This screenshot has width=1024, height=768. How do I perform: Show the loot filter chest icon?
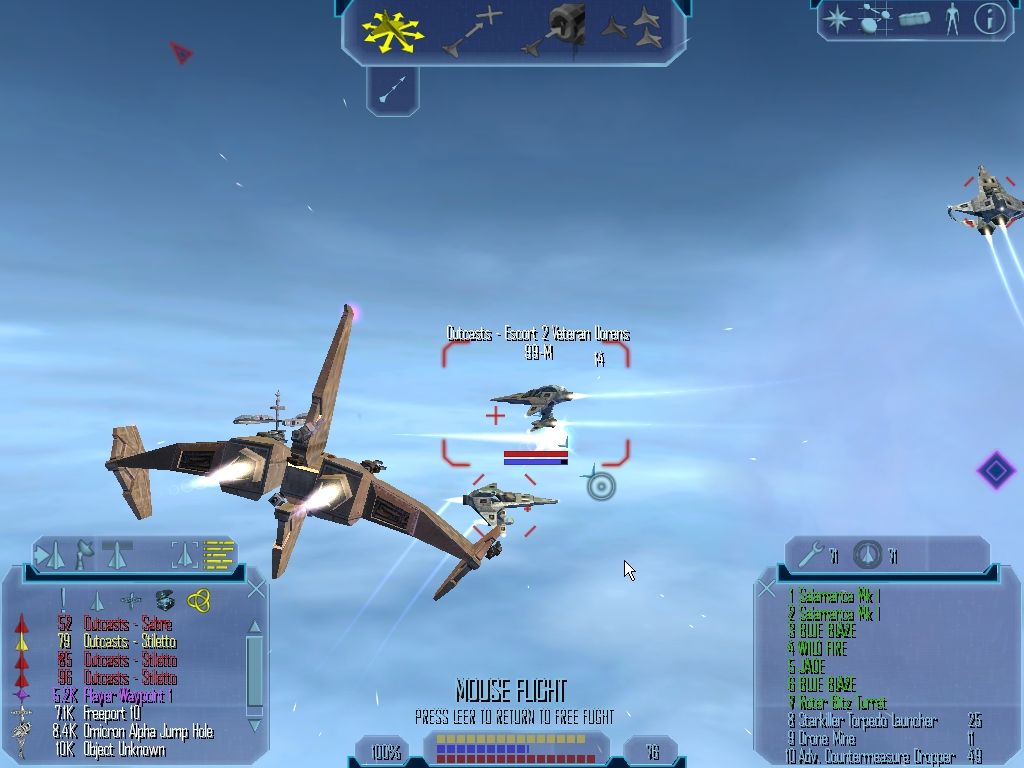point(165,600)
